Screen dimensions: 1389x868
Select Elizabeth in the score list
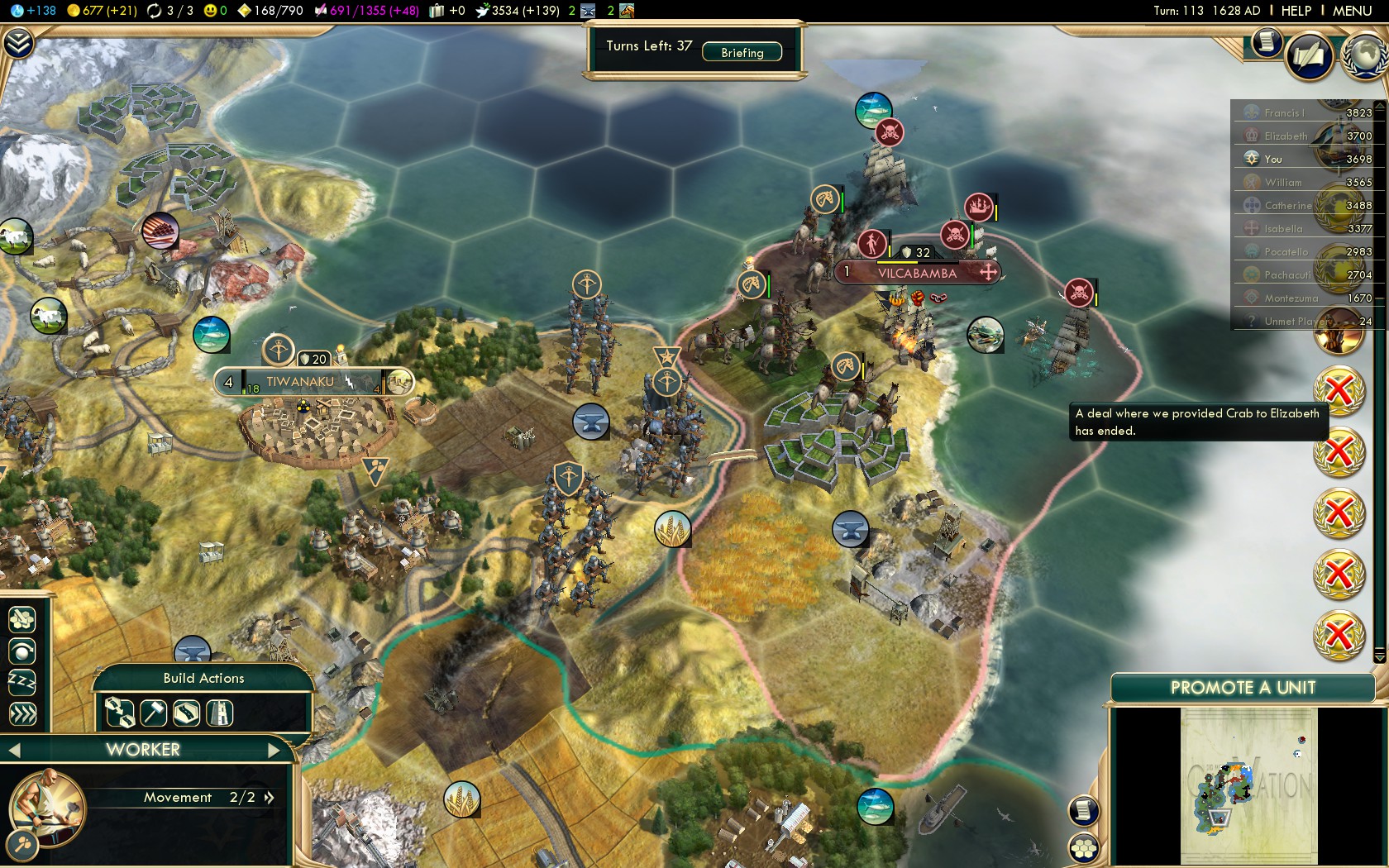[x=1286, y=136]
